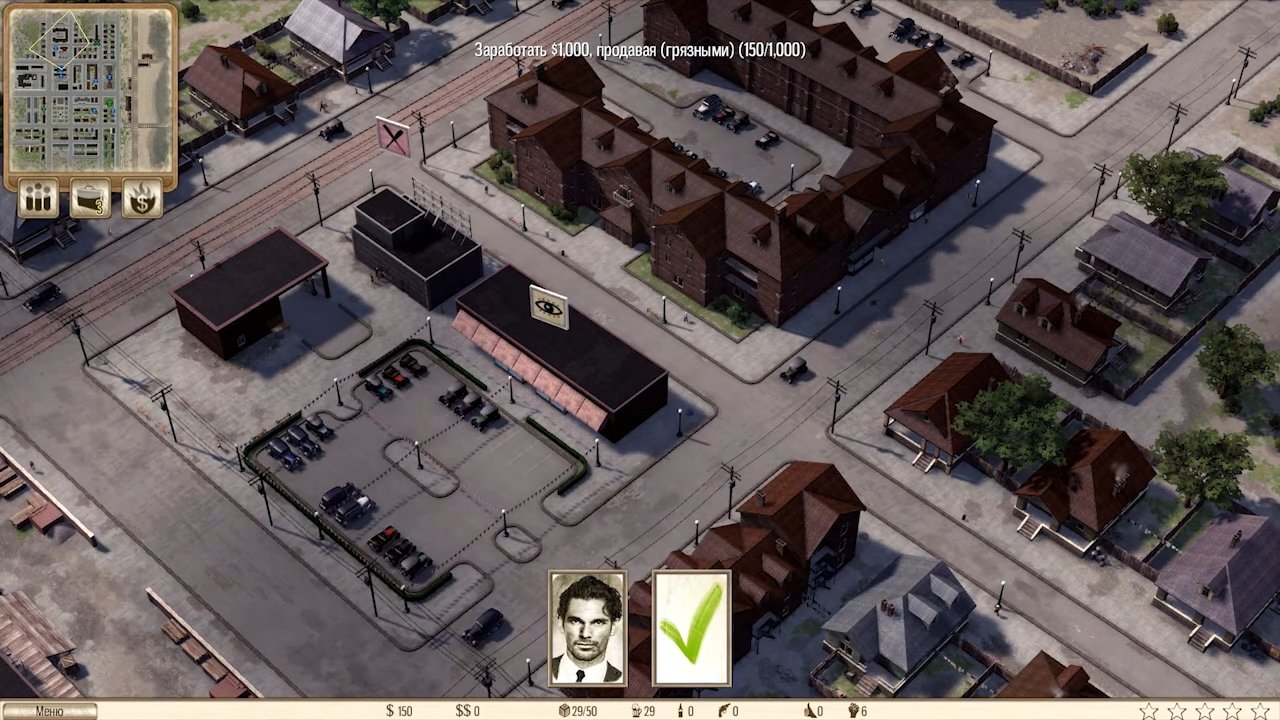Select the gangster character portrait
Image resolution: width=1280 pixels, height=720 pixels.
click(x=587, y=629)
